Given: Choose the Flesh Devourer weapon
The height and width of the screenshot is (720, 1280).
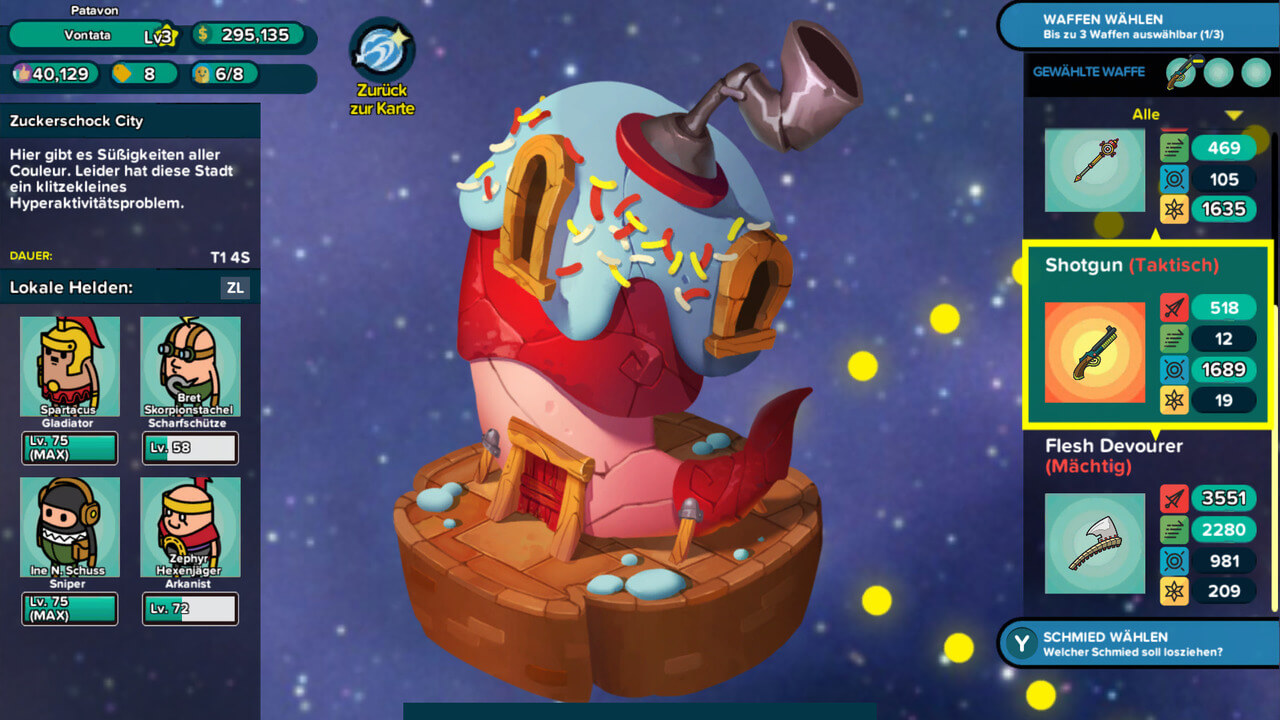Looking at the screenshot, I should 1095,543.
